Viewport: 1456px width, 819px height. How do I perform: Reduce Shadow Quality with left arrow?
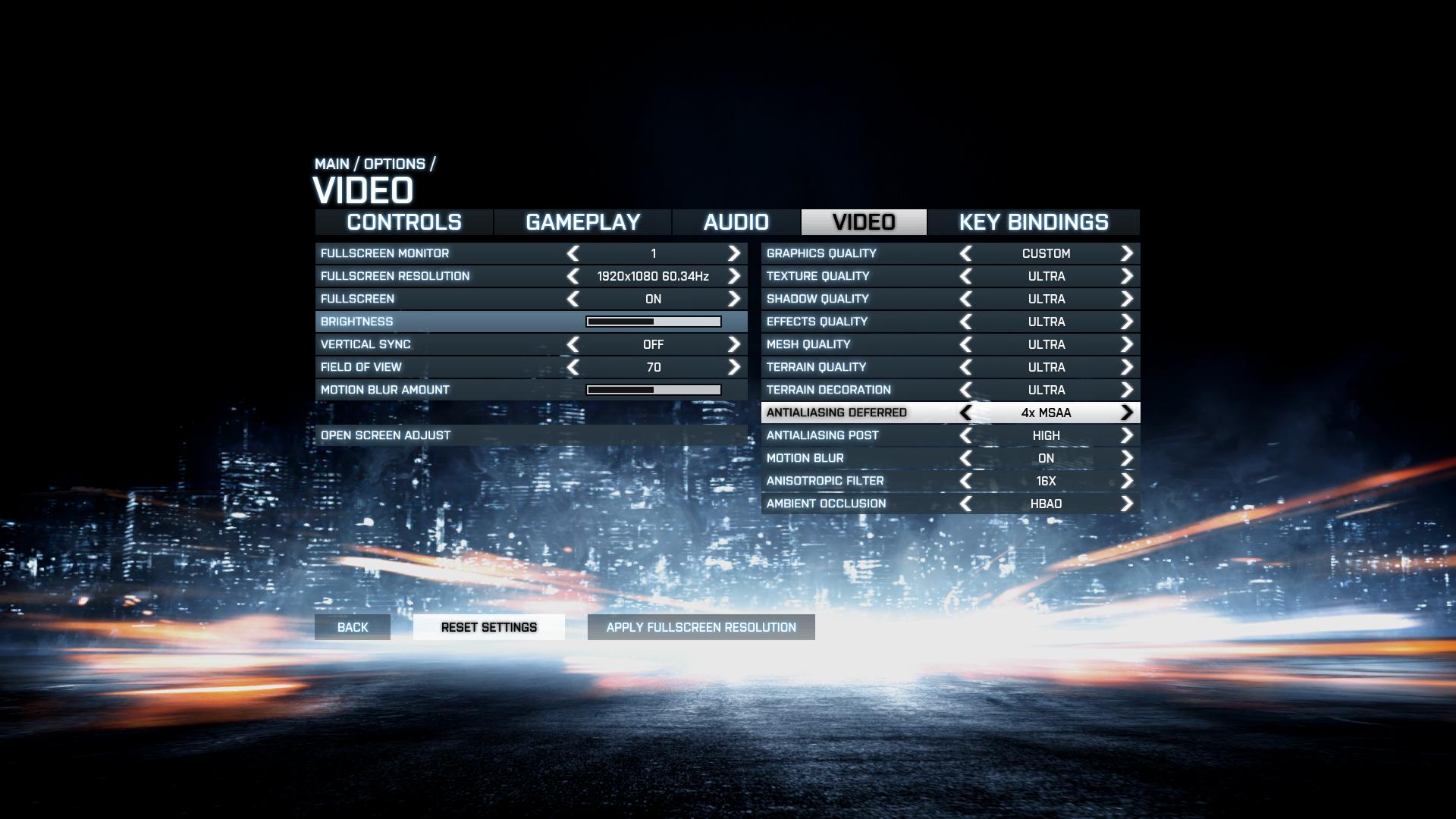pyautogui.click(x=965, y=299)
